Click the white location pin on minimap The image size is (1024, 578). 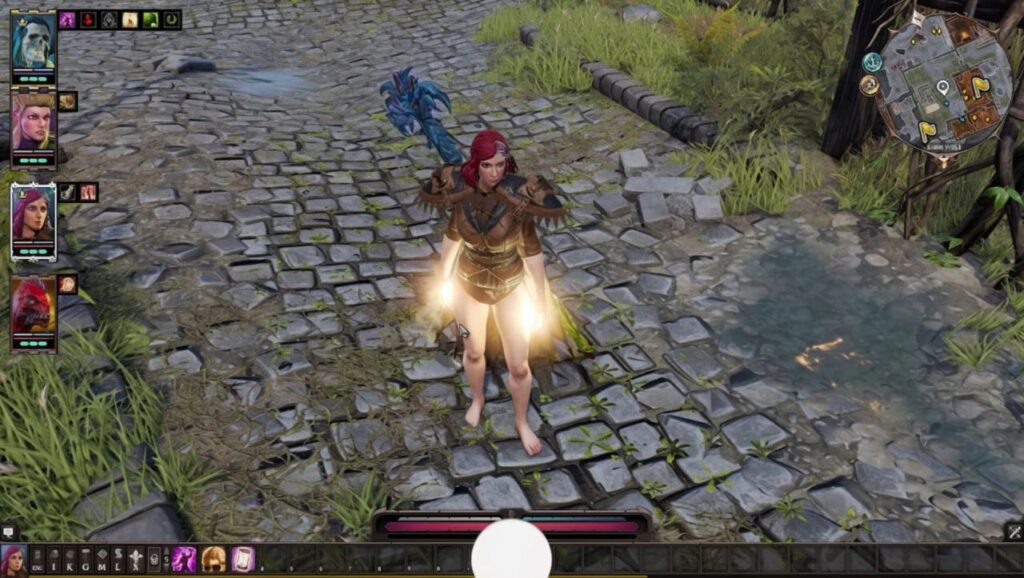(942, 88)
